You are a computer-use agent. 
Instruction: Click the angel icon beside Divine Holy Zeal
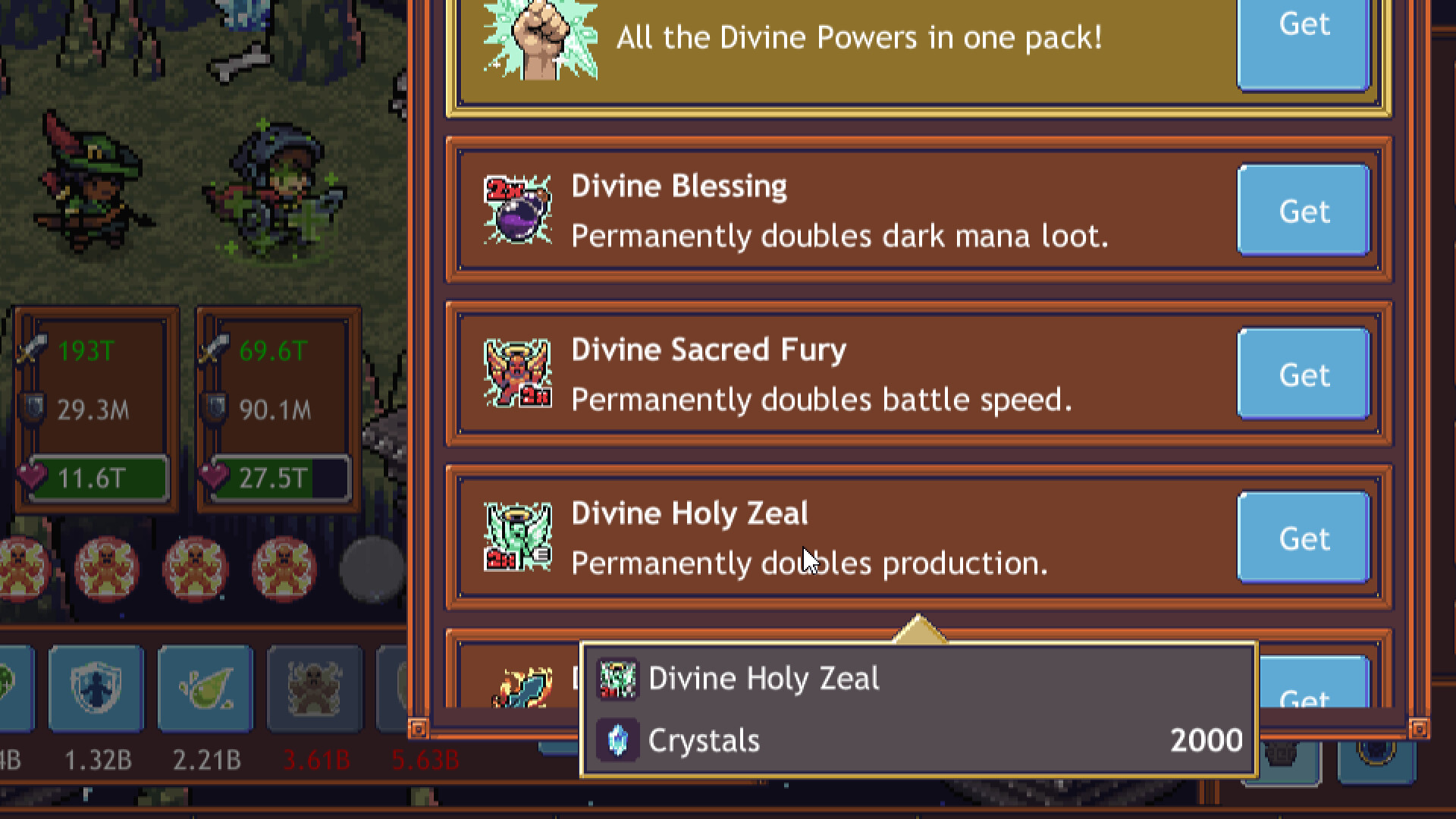click(x=519, y=537)
